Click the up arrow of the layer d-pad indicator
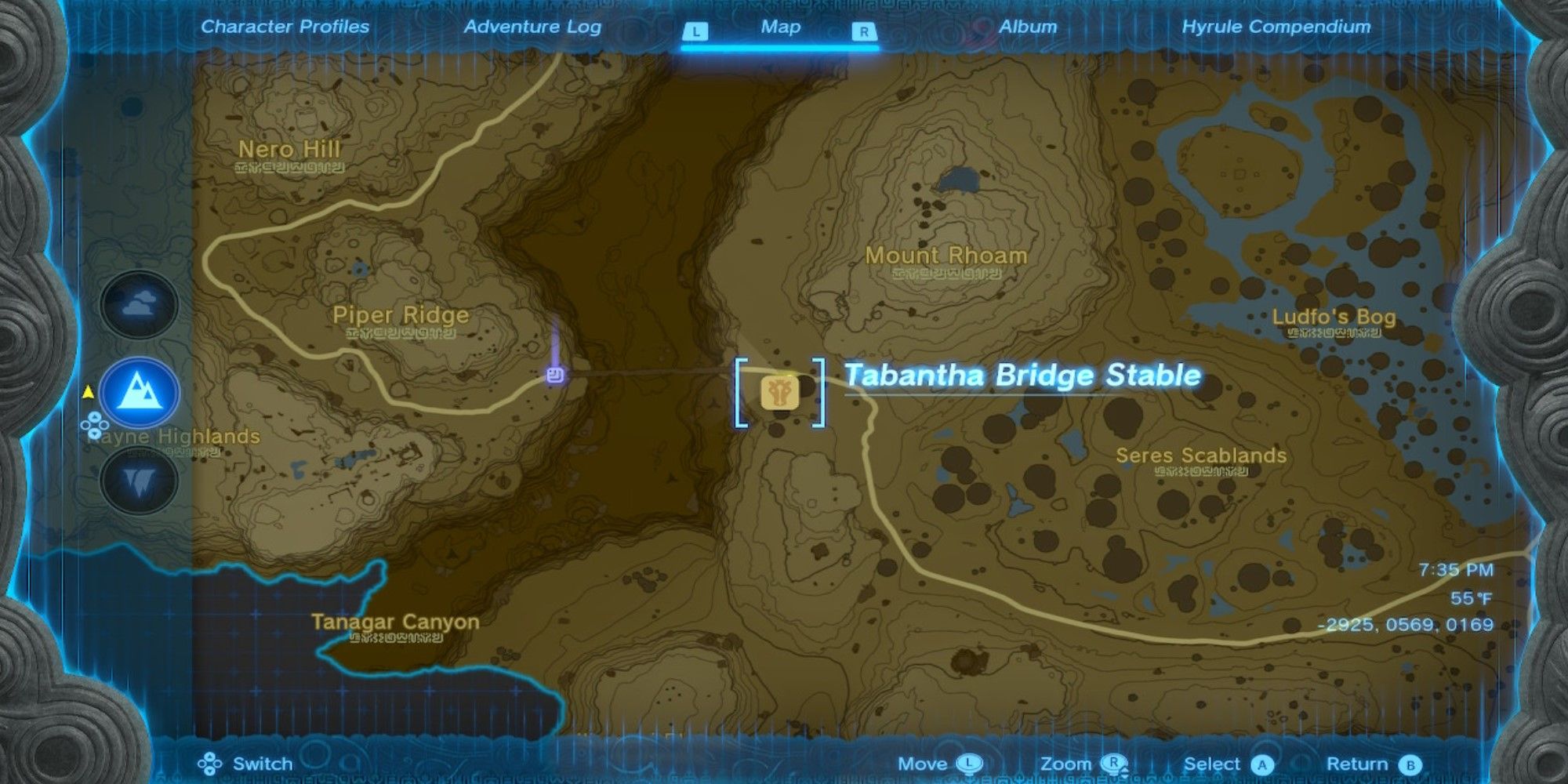This screenshot has width=1568, height=784. click(x=95, y=416)
